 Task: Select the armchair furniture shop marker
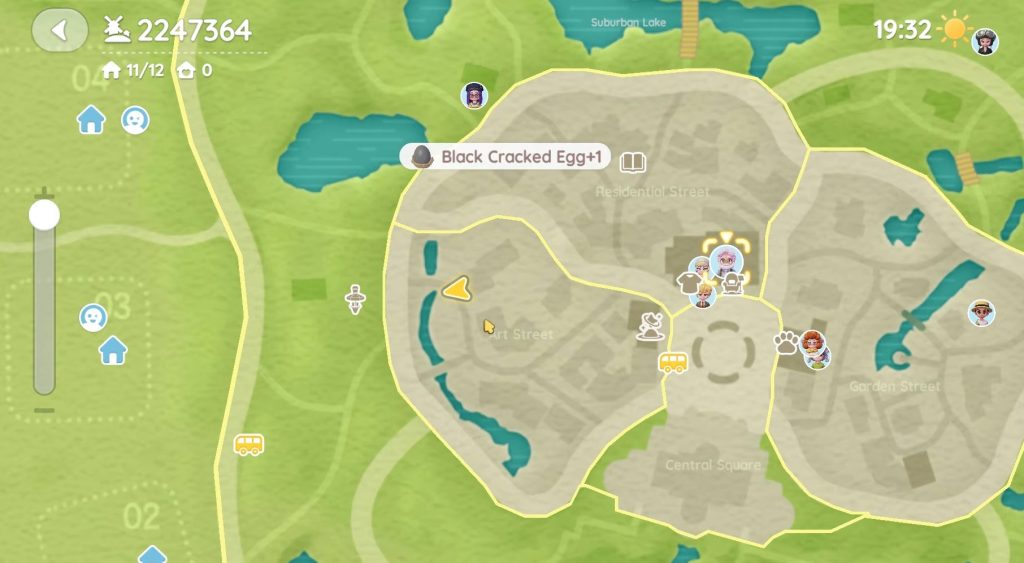pyautogui.click(x=733, y=285)
